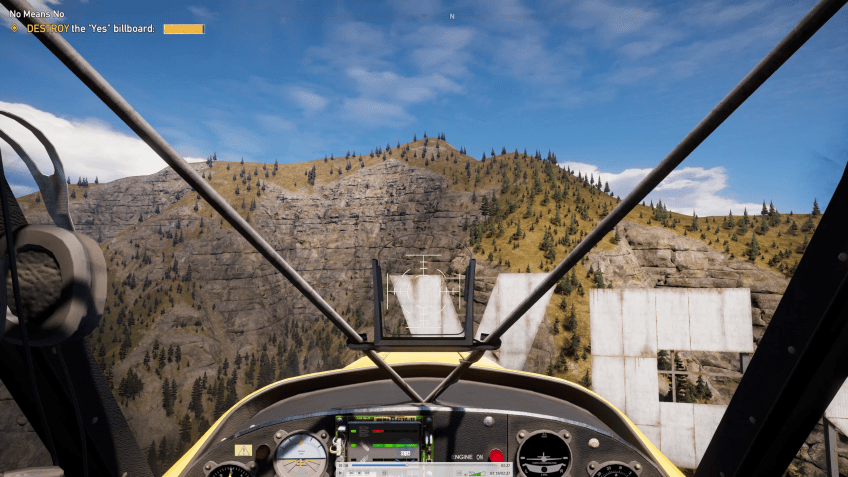
Task: Click the DESTROY 'Yes' billboard objective
Action: pos(91,29)
